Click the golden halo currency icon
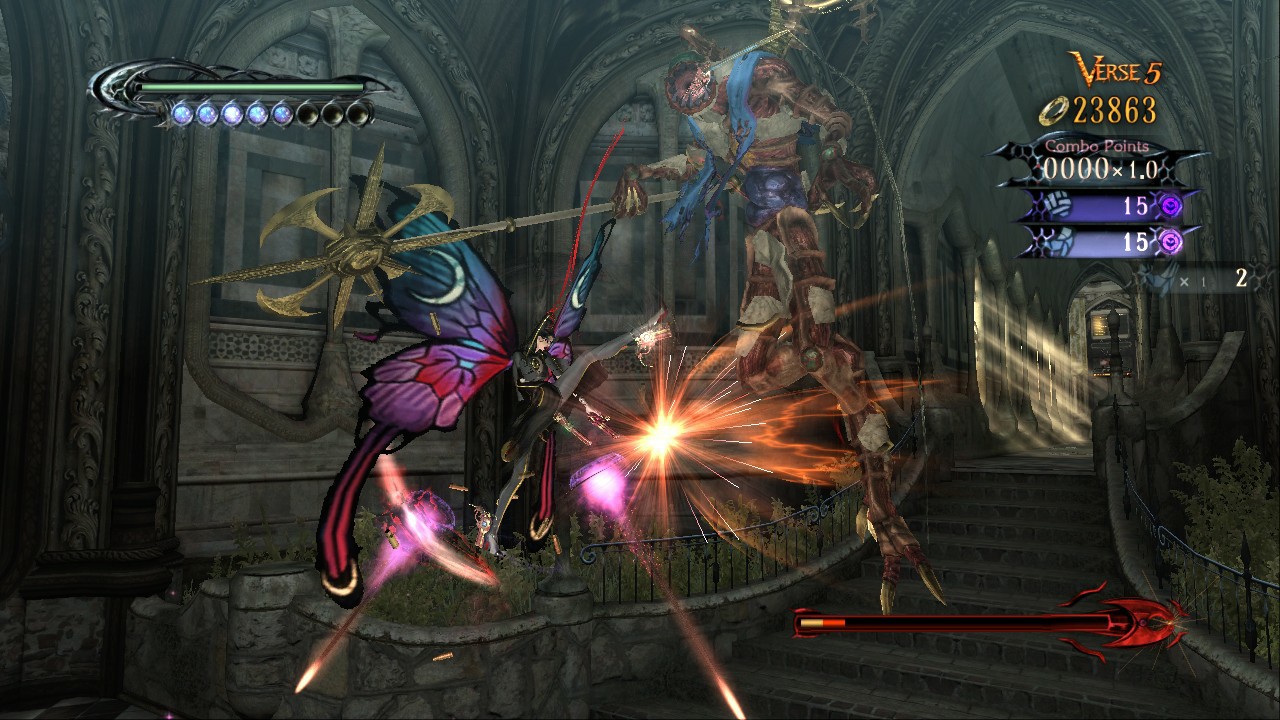This screenshot has width=1280, height=720. tap(1052, 110)
